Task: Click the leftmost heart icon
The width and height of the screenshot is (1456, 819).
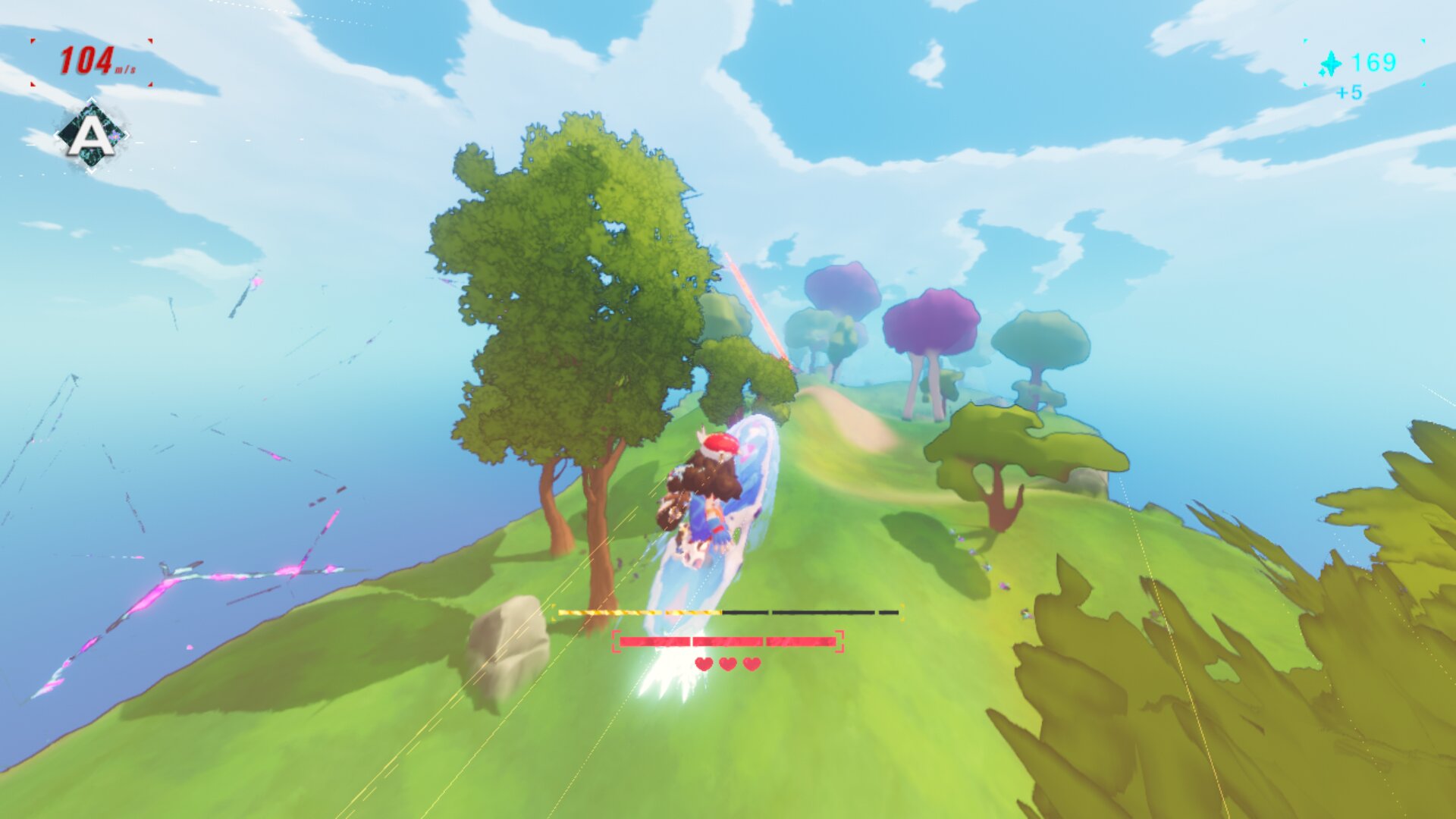Action: (x=704, y=664)
